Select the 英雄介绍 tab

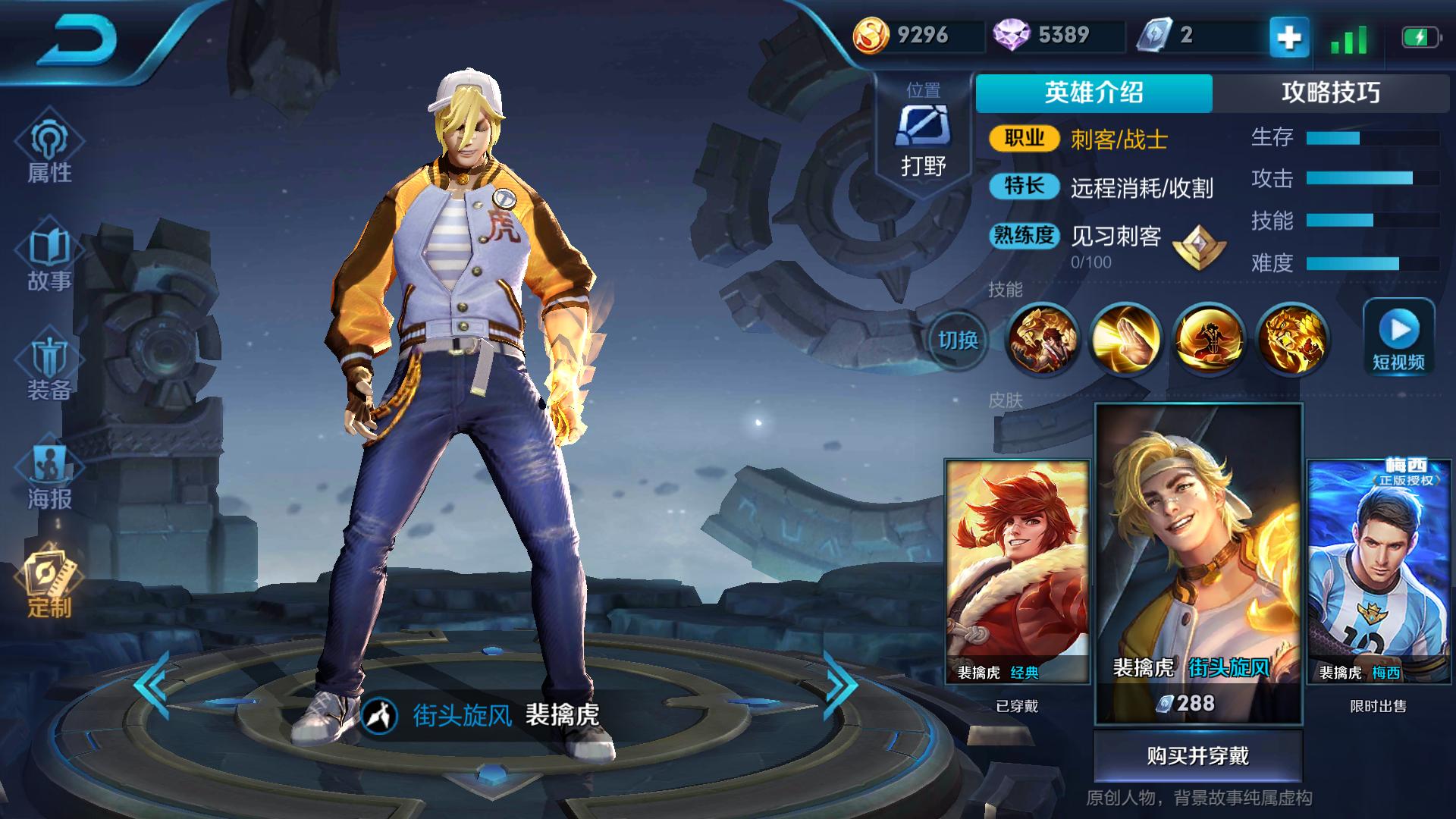click(x=1094, y=93)
